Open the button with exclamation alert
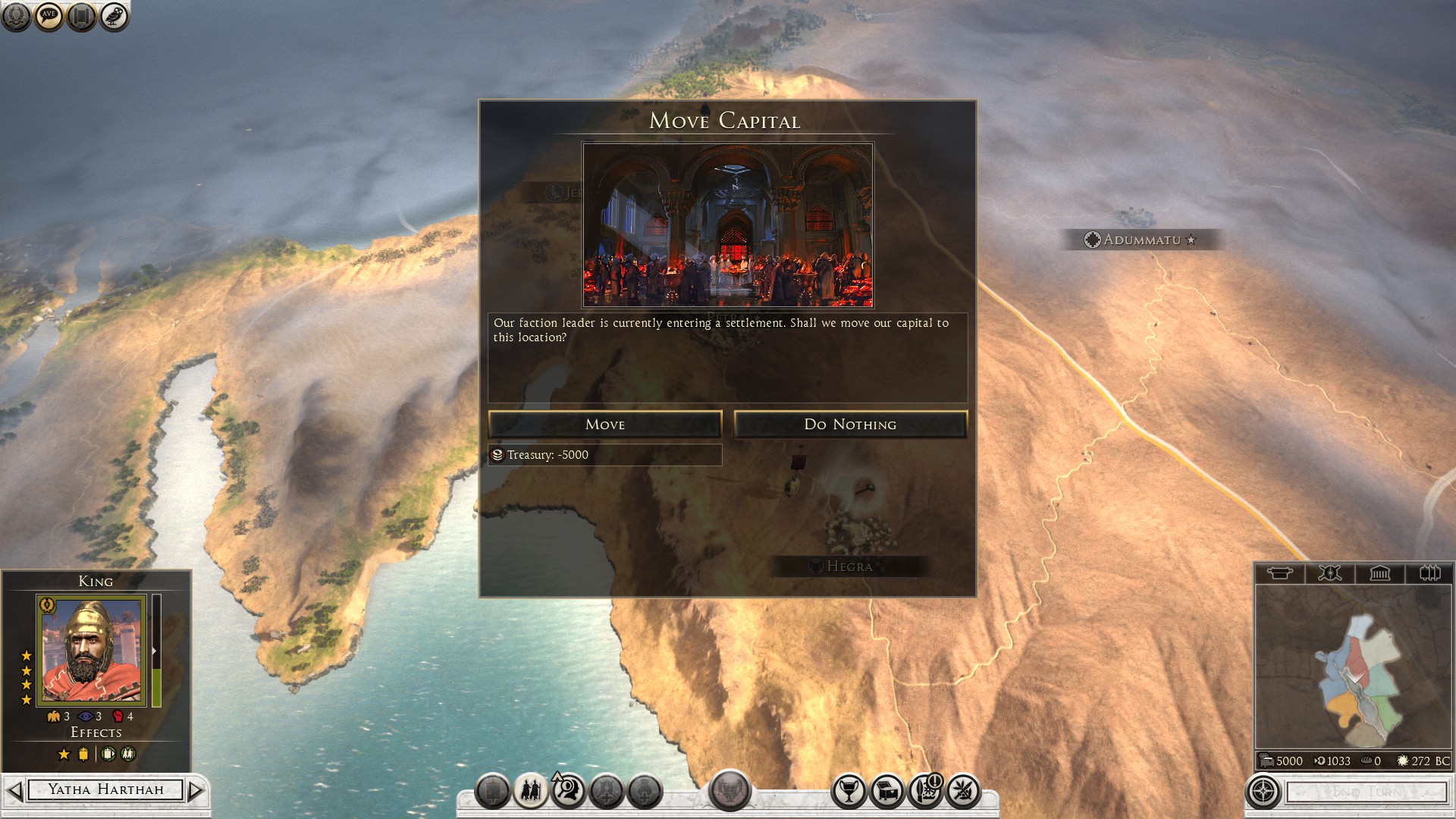 (925, 792)
